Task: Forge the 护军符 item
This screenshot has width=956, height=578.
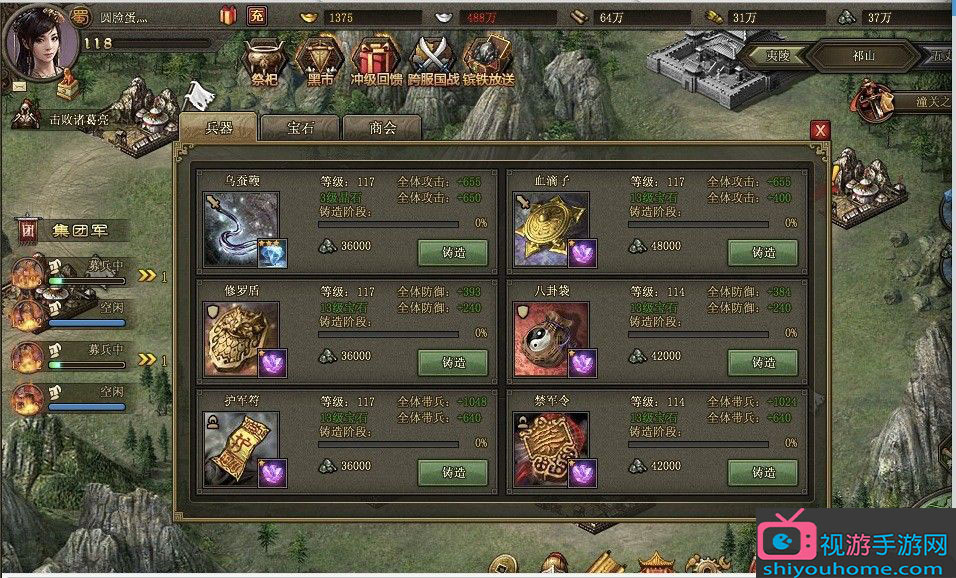Action: click(x=453, y=472)
